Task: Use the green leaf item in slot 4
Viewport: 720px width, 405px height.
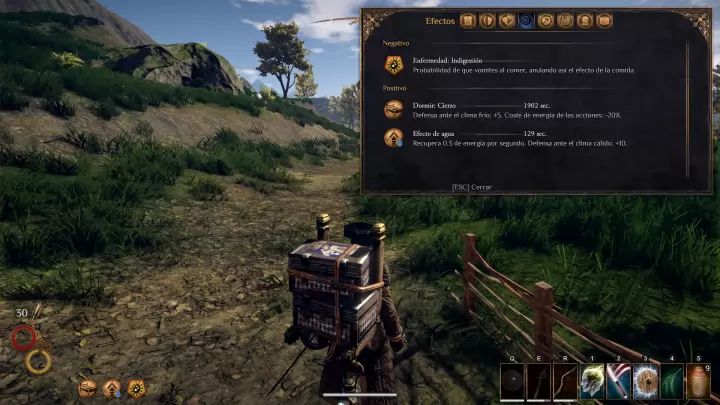Action: click(672, 383)
